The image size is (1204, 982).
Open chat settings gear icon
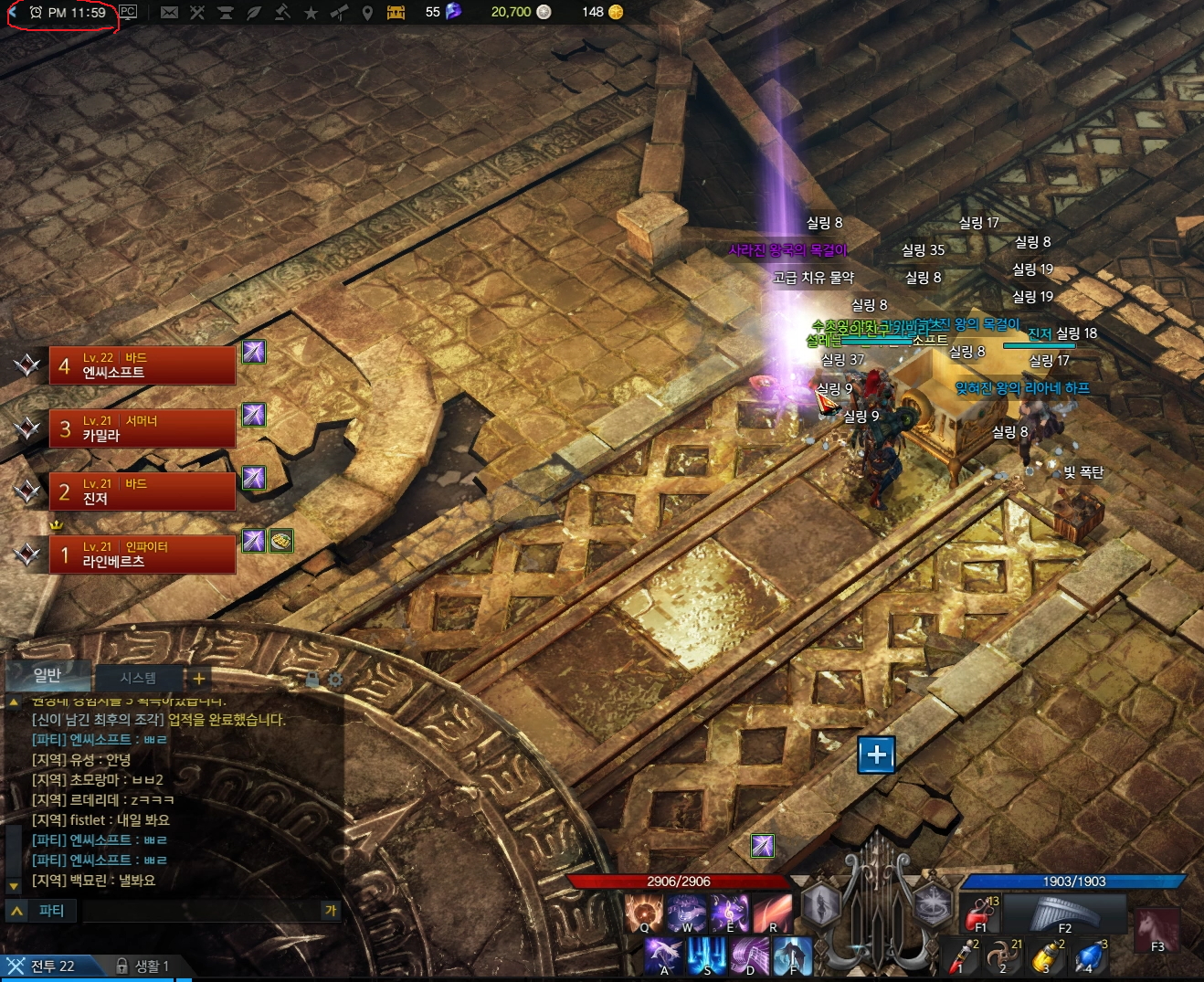[x=335, y=680]
